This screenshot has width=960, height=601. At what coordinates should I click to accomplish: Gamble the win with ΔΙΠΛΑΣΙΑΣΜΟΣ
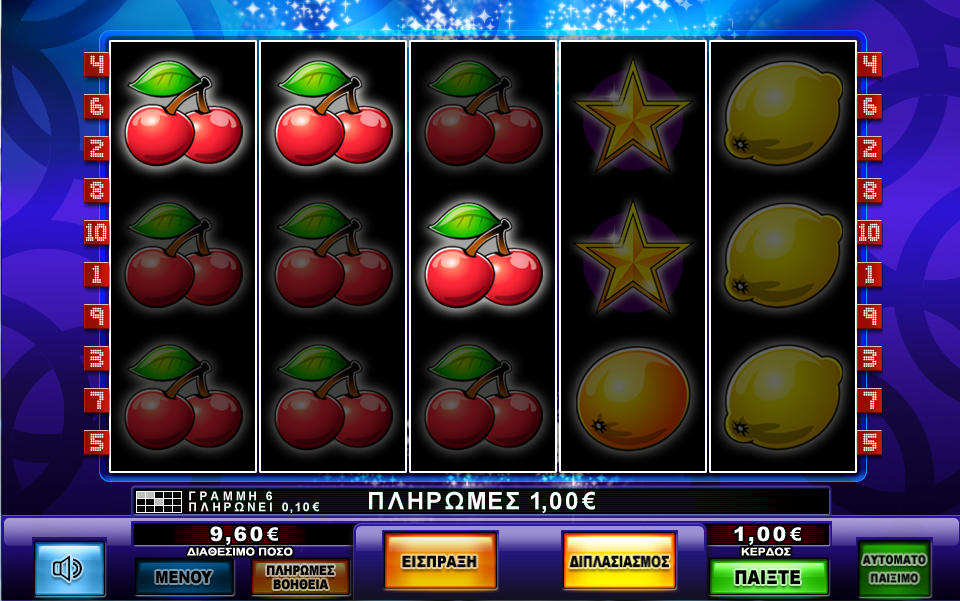pyautogui.click(x=618, y=561)
